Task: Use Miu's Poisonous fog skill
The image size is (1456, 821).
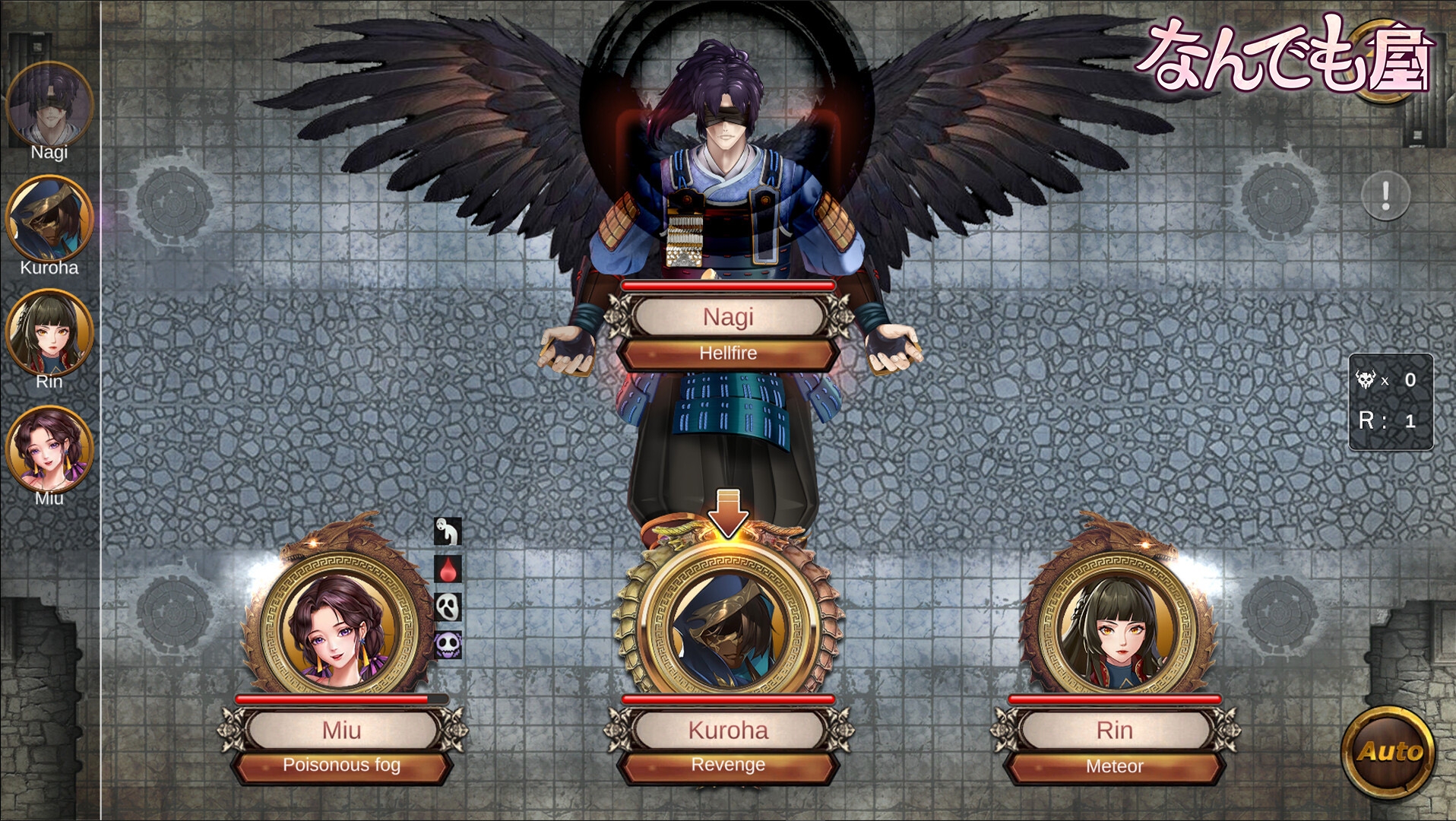Action: pos(341,766)
